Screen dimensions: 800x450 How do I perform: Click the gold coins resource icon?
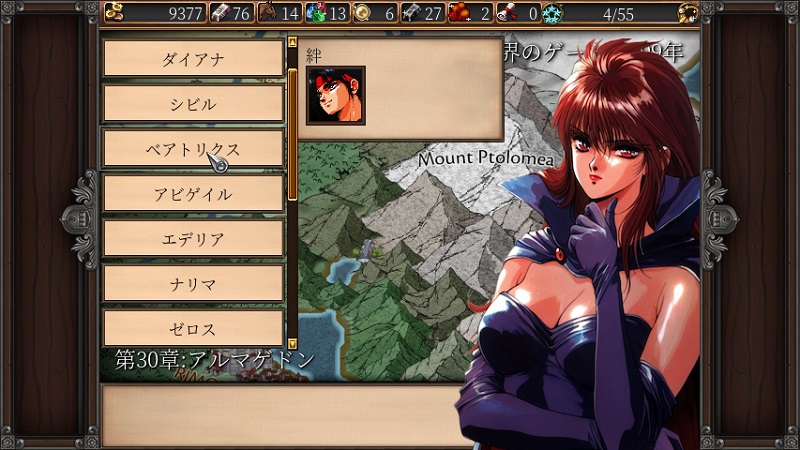tap(113, 13)
